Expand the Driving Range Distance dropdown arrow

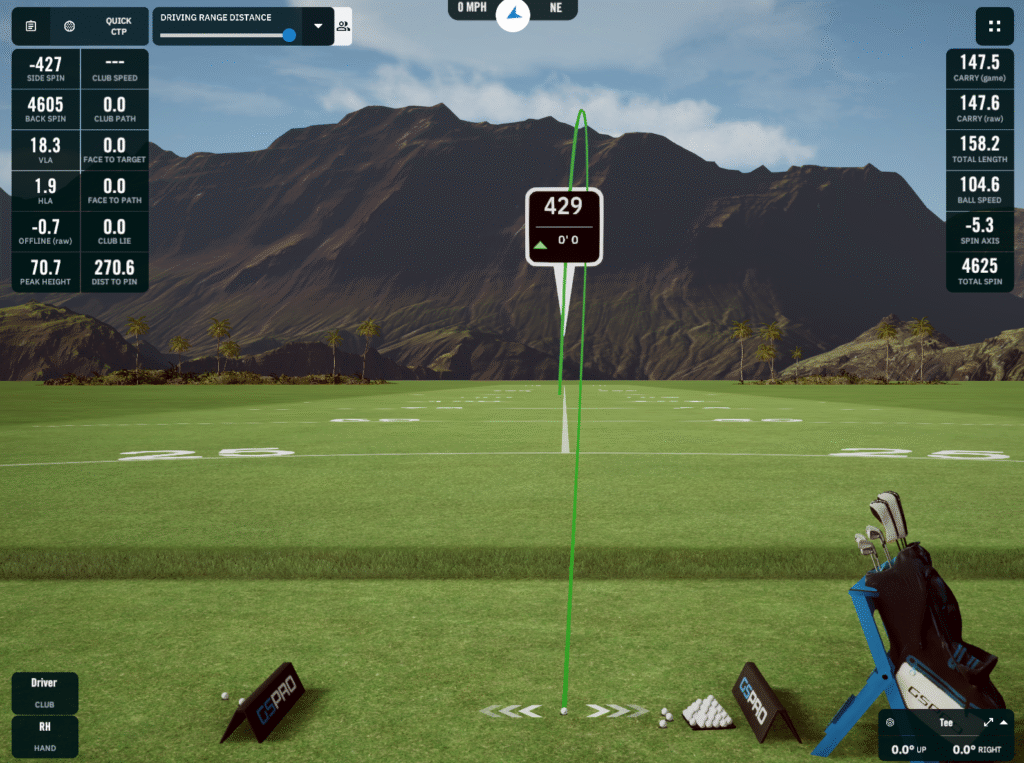pyautogui.click(x=318, y=26)
